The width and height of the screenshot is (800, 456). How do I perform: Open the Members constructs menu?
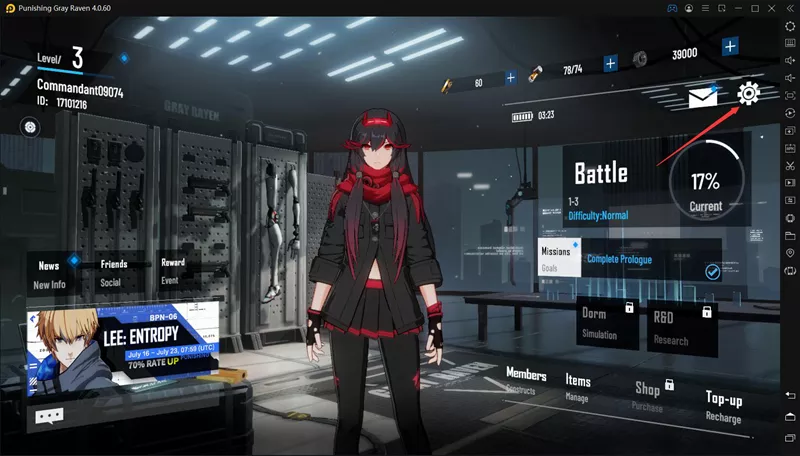[x=526, y=381]
